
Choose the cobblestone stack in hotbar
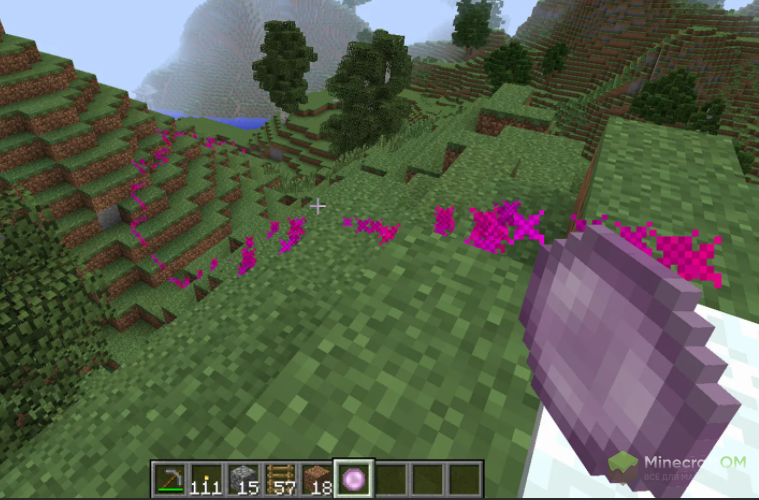point(243,477)
